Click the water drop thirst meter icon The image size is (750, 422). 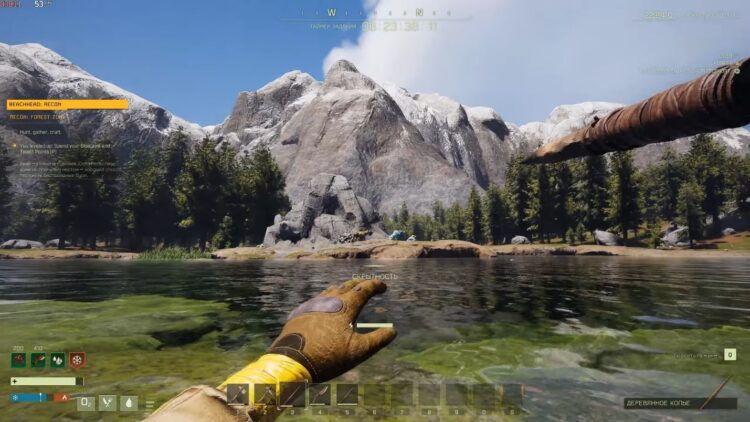129,403
